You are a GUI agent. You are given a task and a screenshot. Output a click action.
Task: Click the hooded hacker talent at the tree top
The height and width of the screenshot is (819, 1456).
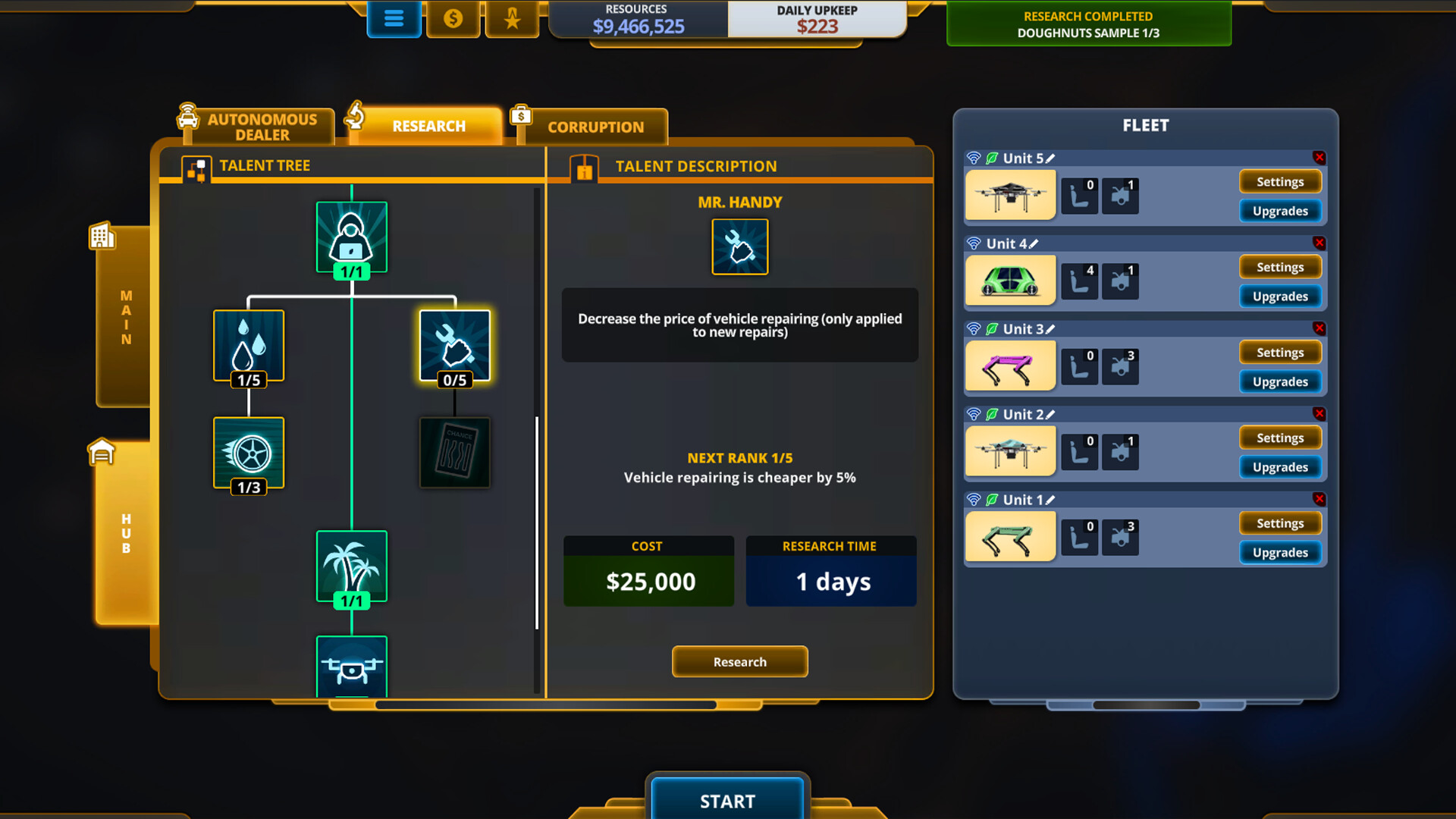coord(351,236)
